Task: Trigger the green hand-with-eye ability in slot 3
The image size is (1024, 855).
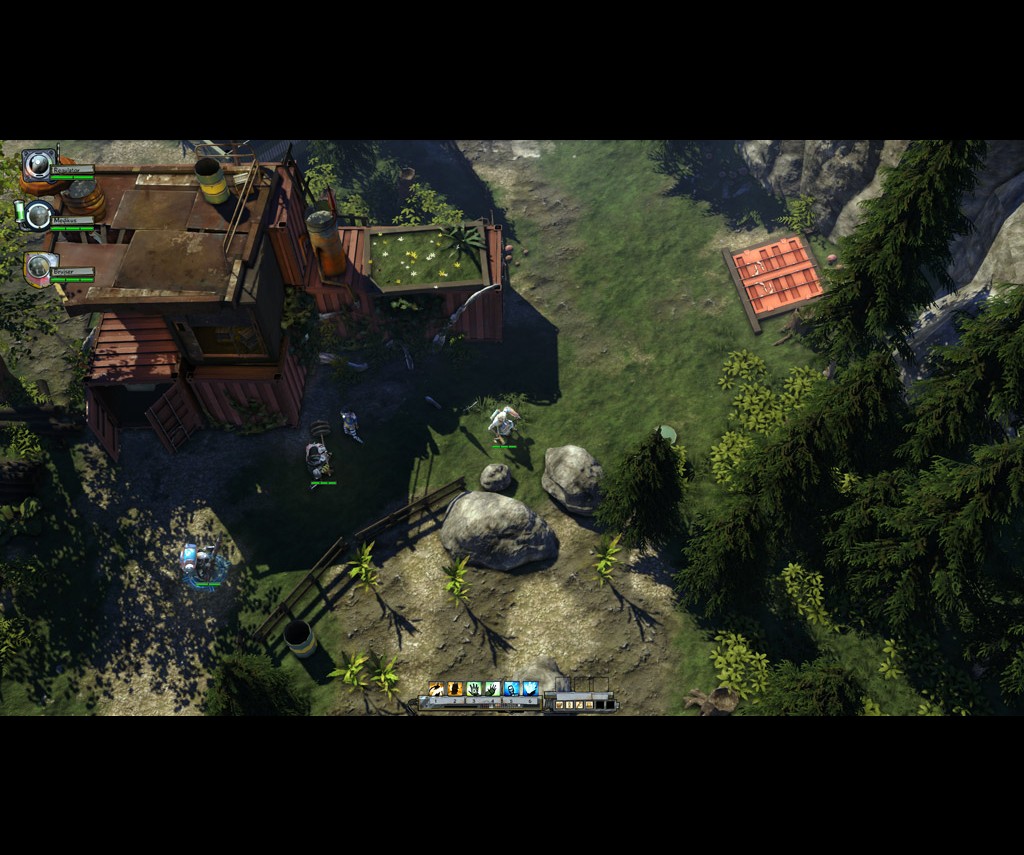Action: (x=474, y=688)
